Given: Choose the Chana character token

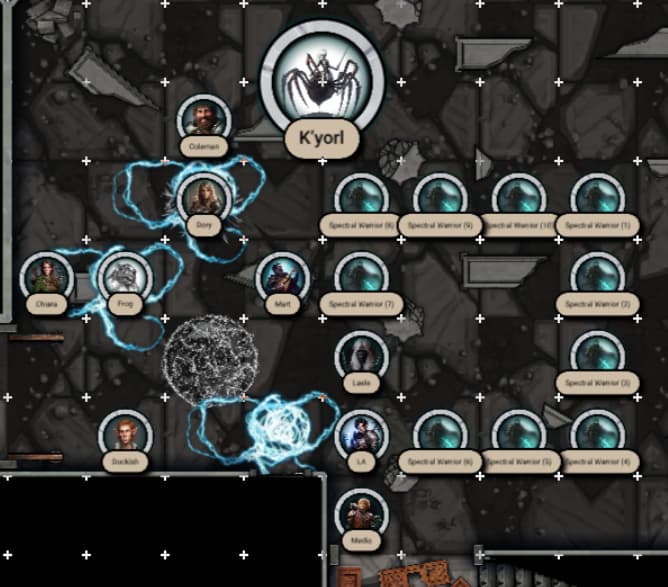Looking at the screenshot, I should click(47, 275).
